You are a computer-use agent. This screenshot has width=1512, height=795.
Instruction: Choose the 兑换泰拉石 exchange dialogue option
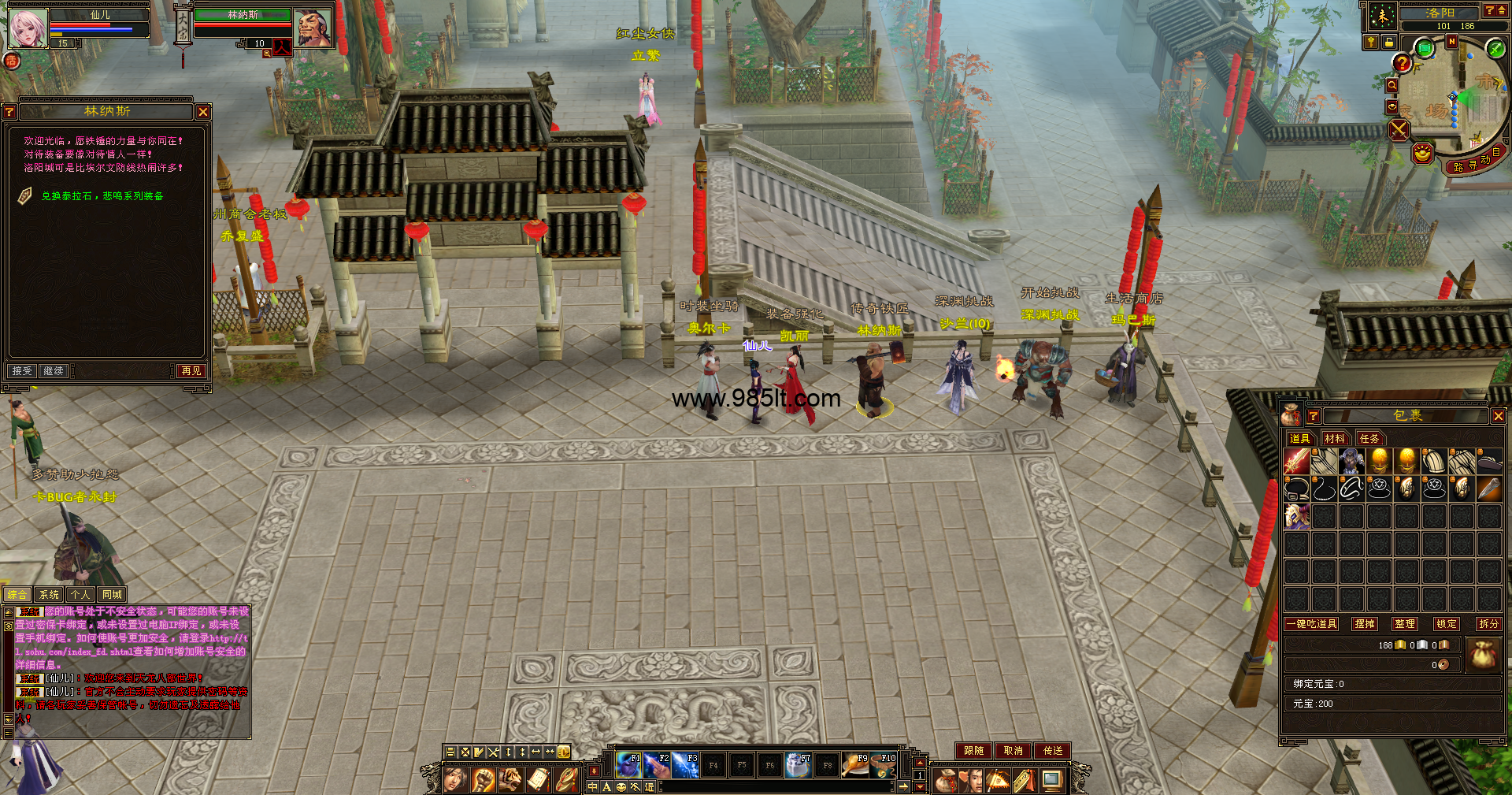[102, 196]
